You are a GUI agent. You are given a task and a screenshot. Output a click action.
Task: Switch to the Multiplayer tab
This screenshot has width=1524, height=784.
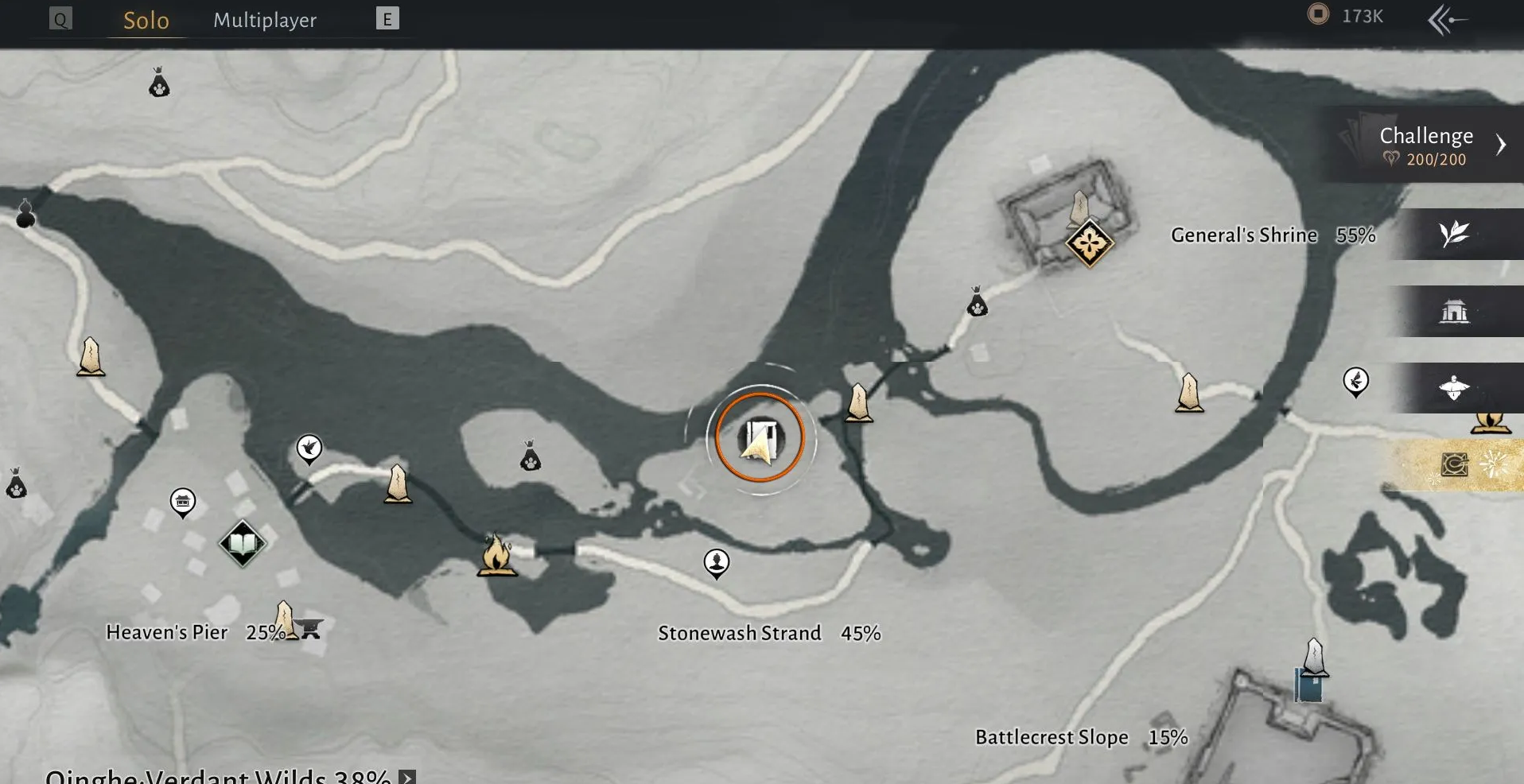pyautogui.click(x=265, y=20)
